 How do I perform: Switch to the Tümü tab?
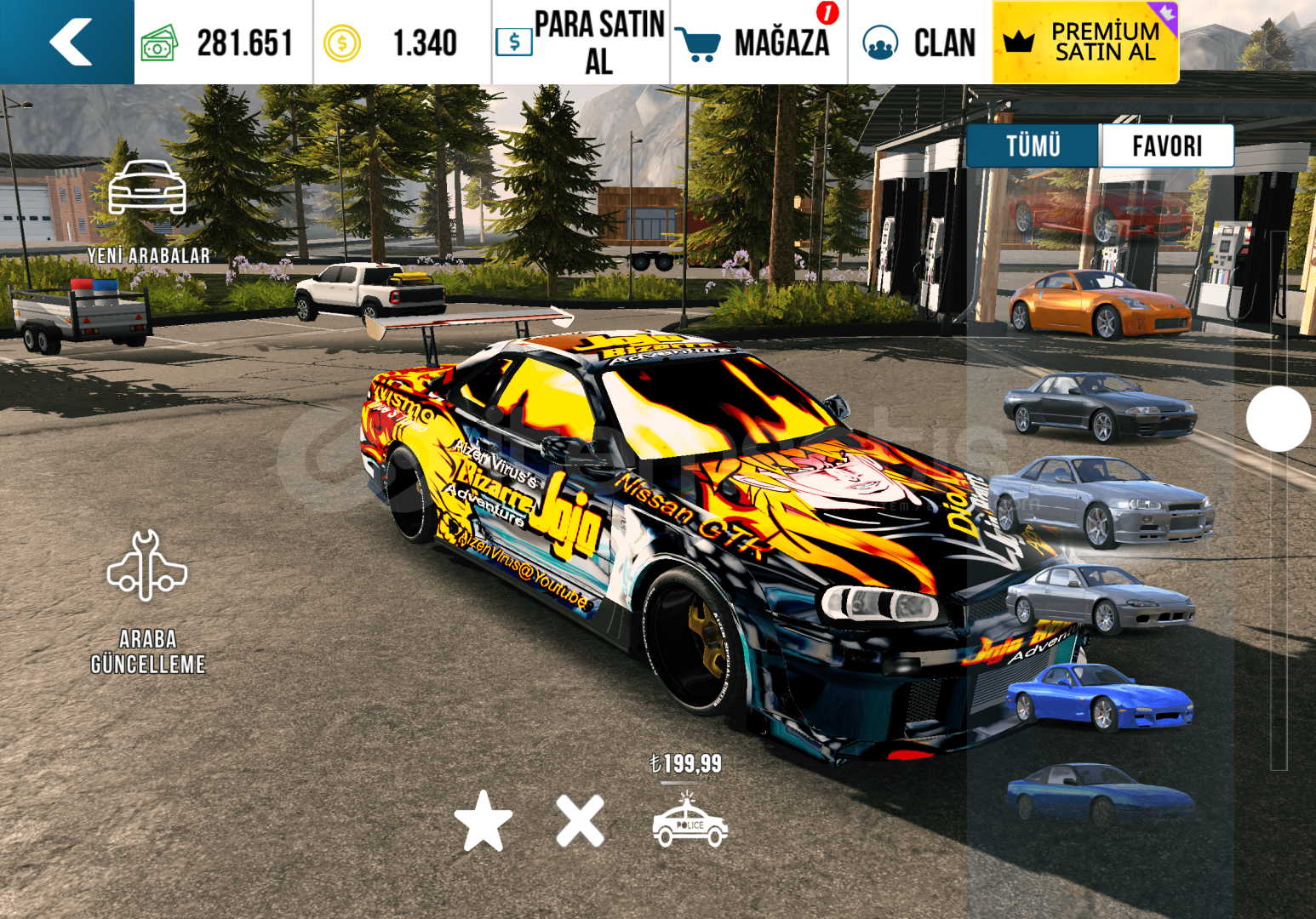pos(1033,146)
